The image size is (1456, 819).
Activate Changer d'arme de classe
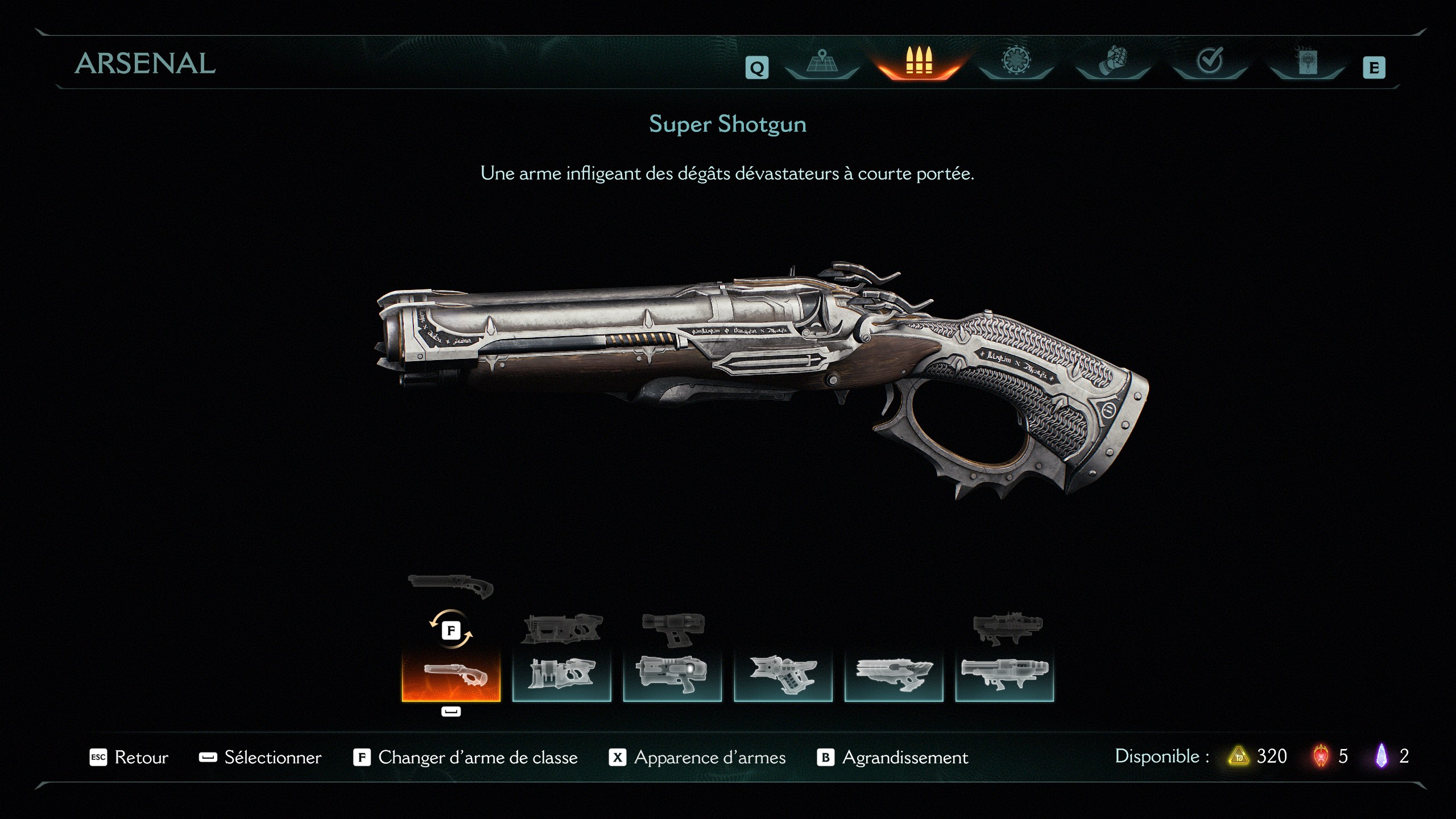(478, 758)
